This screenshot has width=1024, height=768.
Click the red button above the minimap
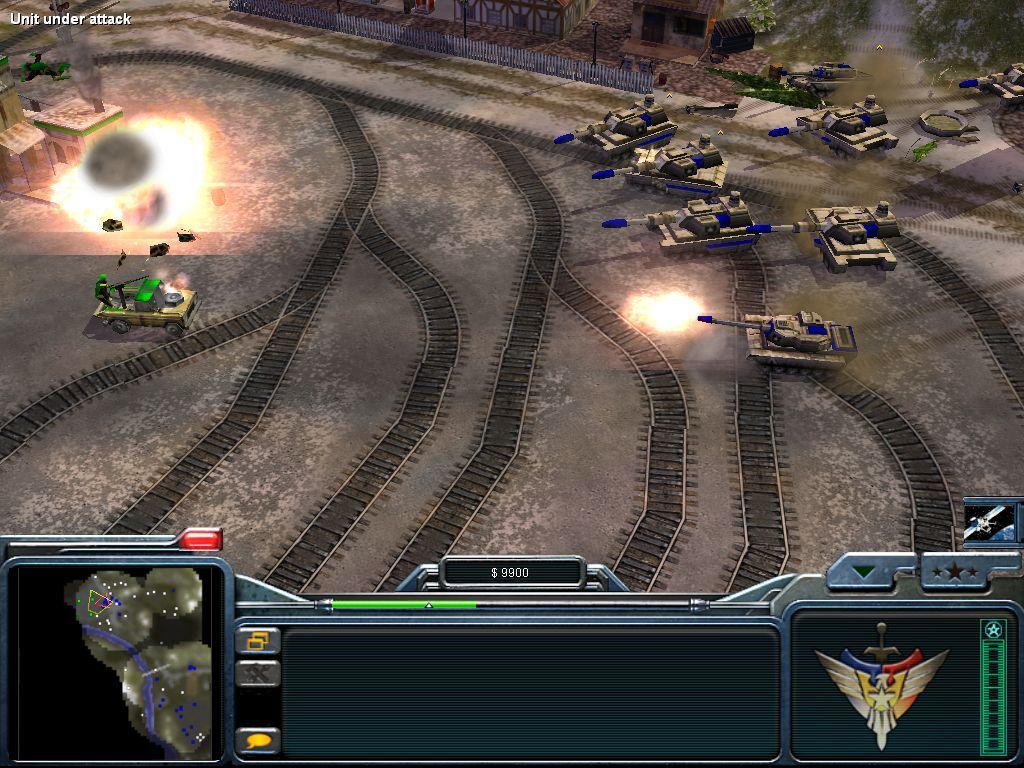[200, 540]
